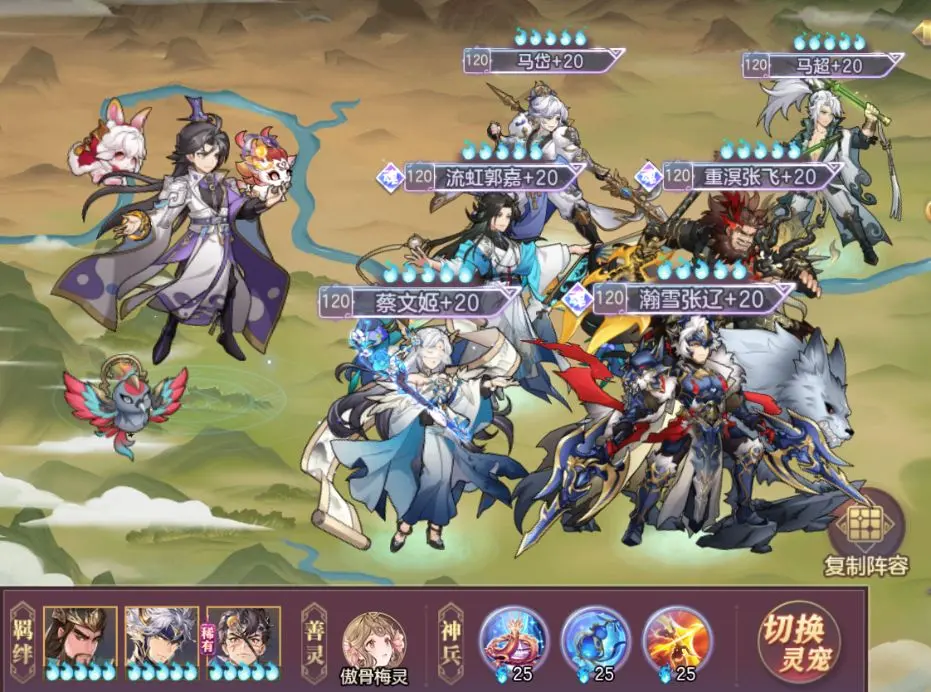Tap the 切换灵宠 switch pet button

(798, 641)
